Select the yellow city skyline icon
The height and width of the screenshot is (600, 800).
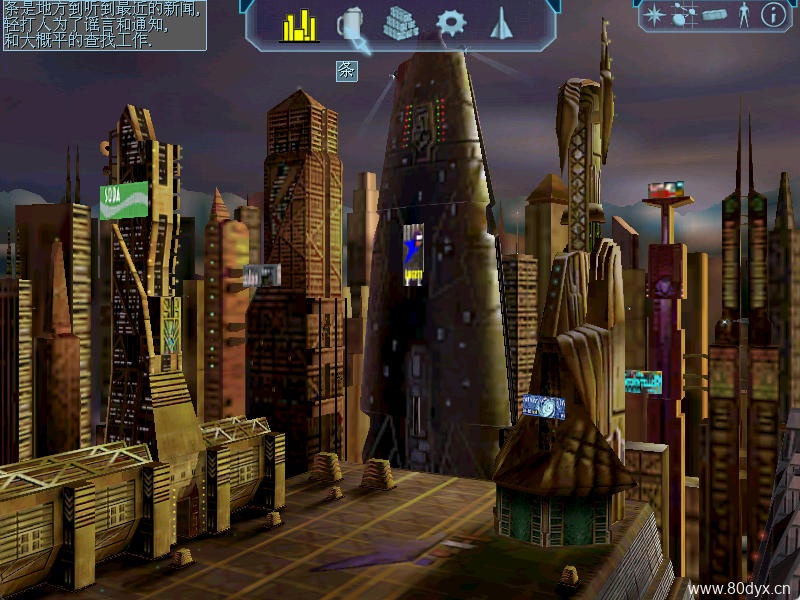click(x=299, y=26)
